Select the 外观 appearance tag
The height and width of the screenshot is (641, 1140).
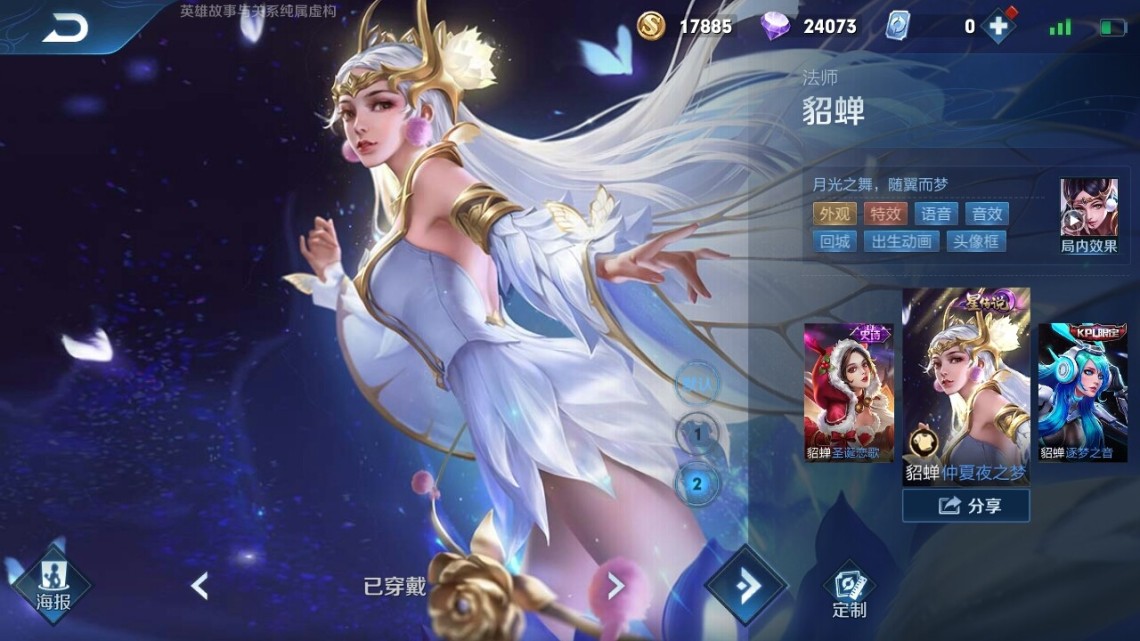click(834, 213)
